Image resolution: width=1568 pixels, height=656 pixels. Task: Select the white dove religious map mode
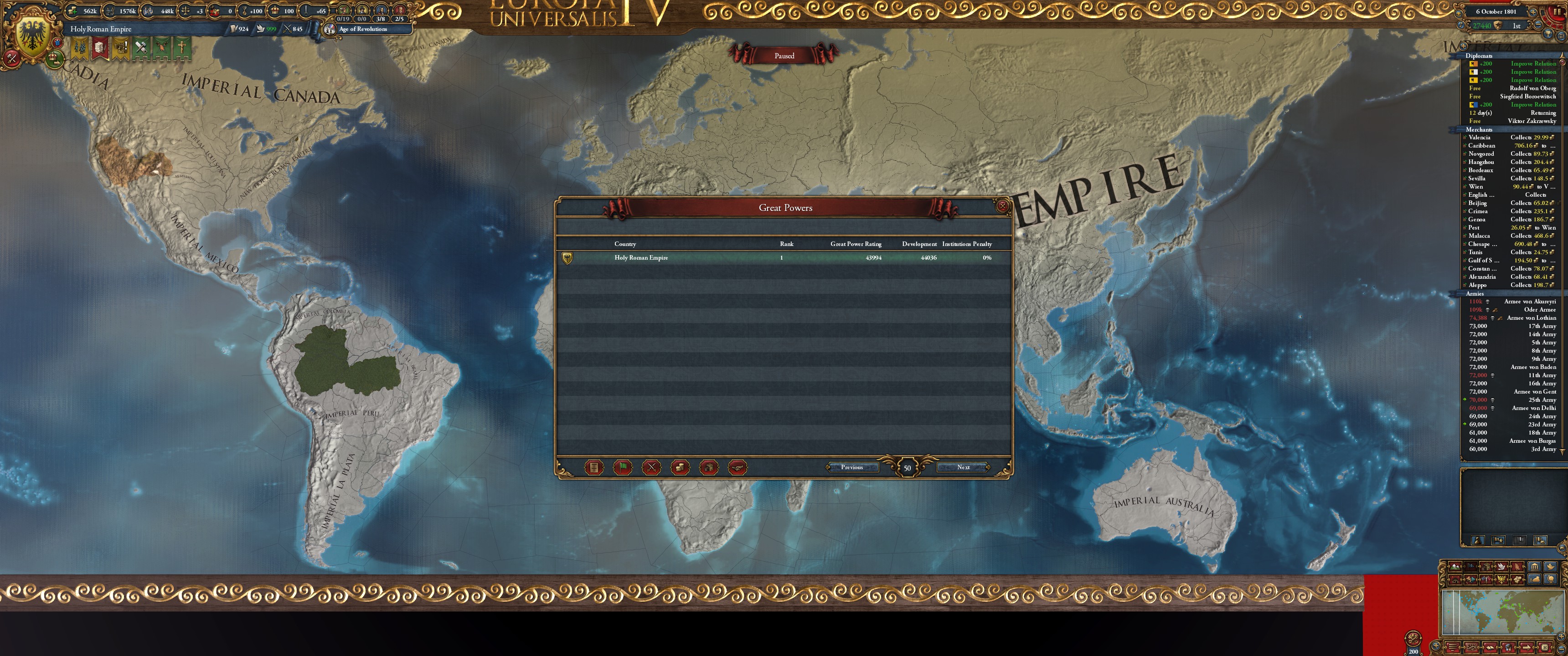(x=1501, y=567)
